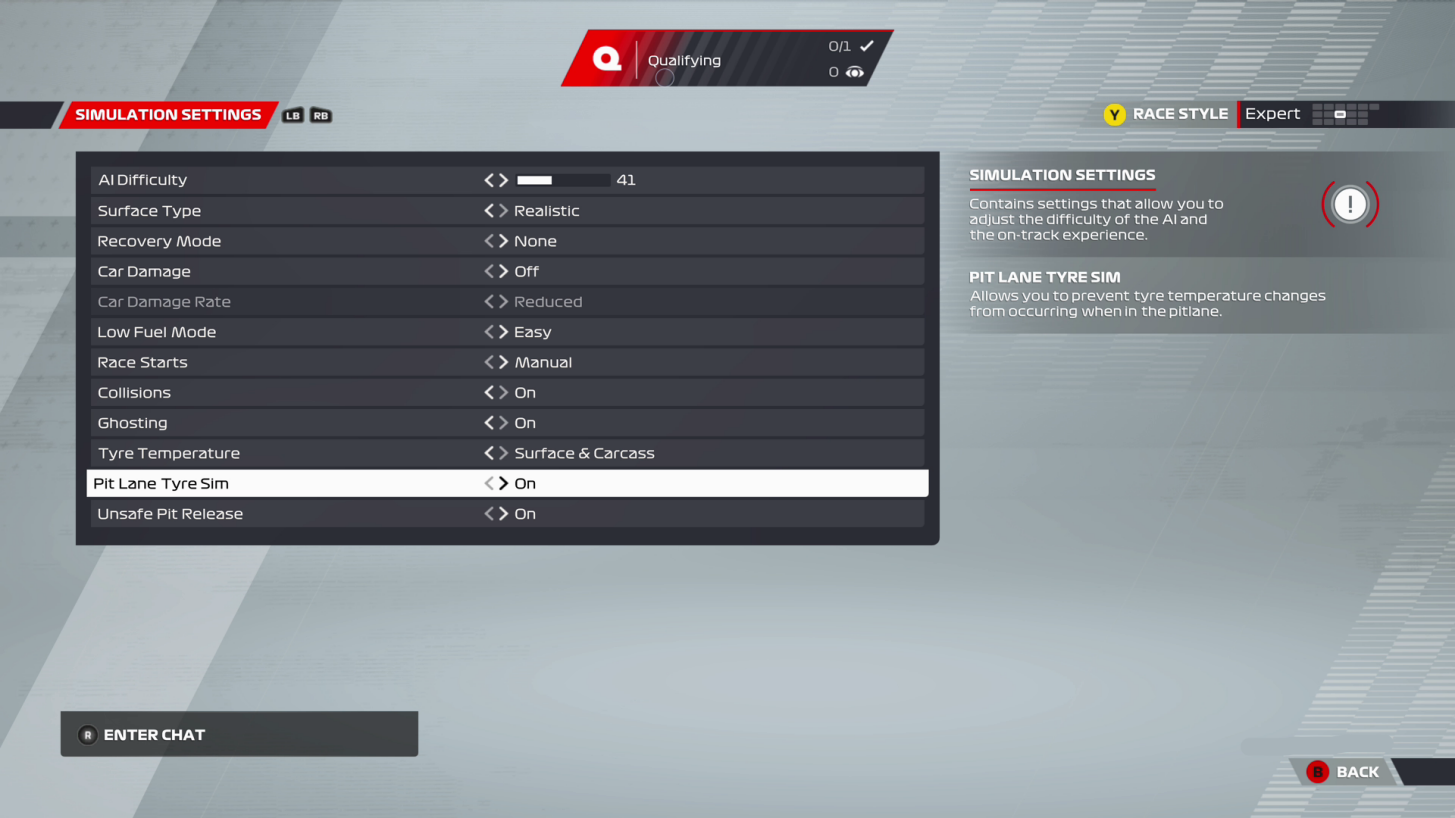Click the yellow Y button icon
The height and width of the screenshot is (818, 1455).
pyautogui.click(x=1114, y=114)
